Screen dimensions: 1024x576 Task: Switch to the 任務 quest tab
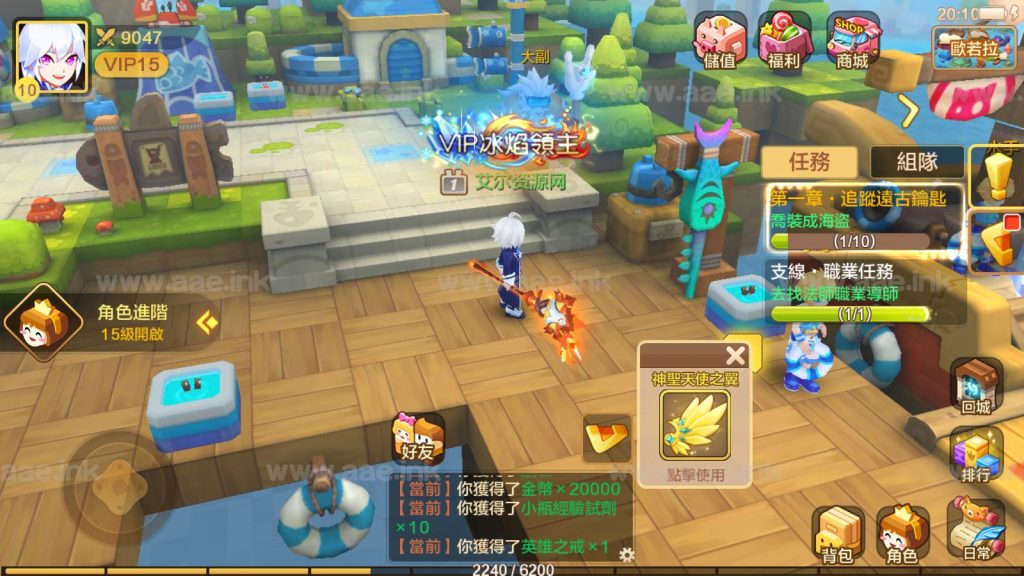tap(809, 161)
